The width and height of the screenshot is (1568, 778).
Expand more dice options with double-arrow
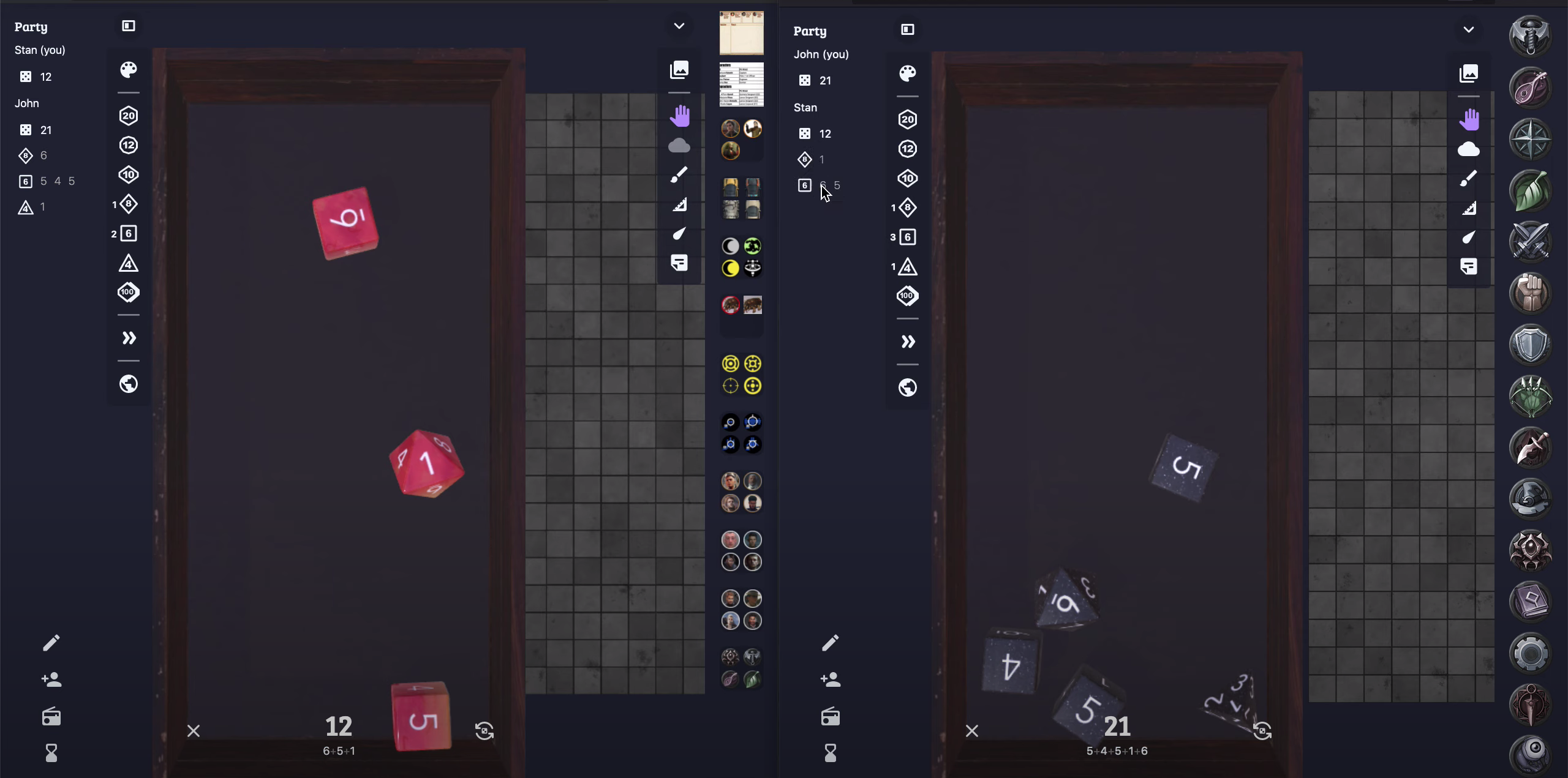coord(128,338)
